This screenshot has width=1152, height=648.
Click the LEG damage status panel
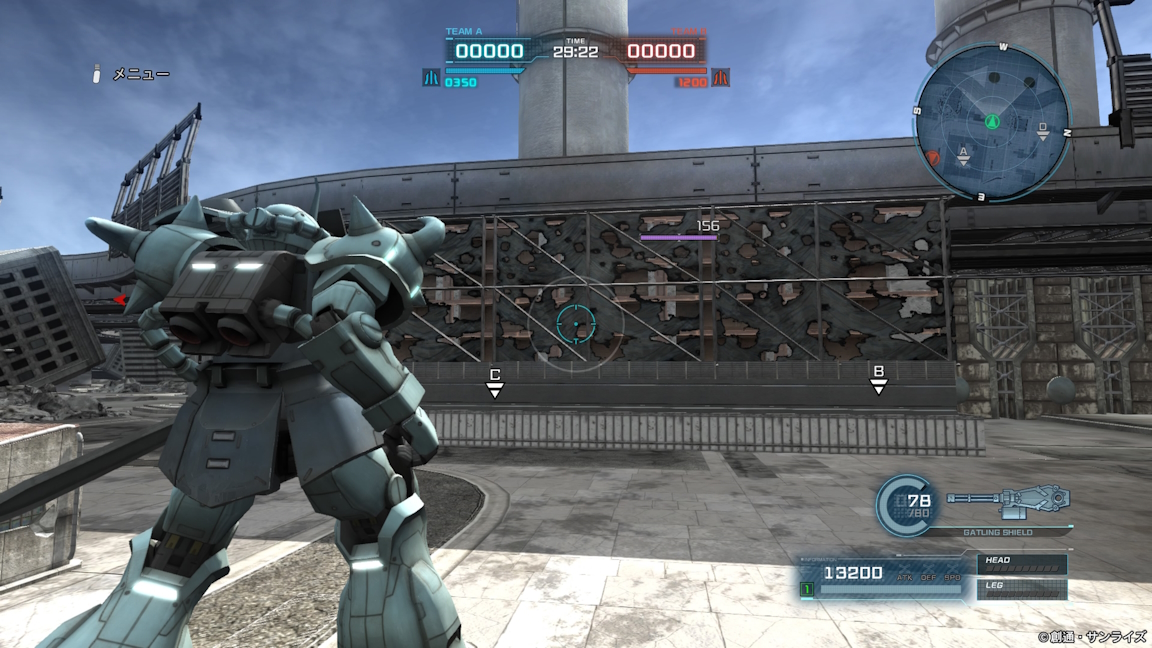pyautogui.click(x=1020, y=588)
